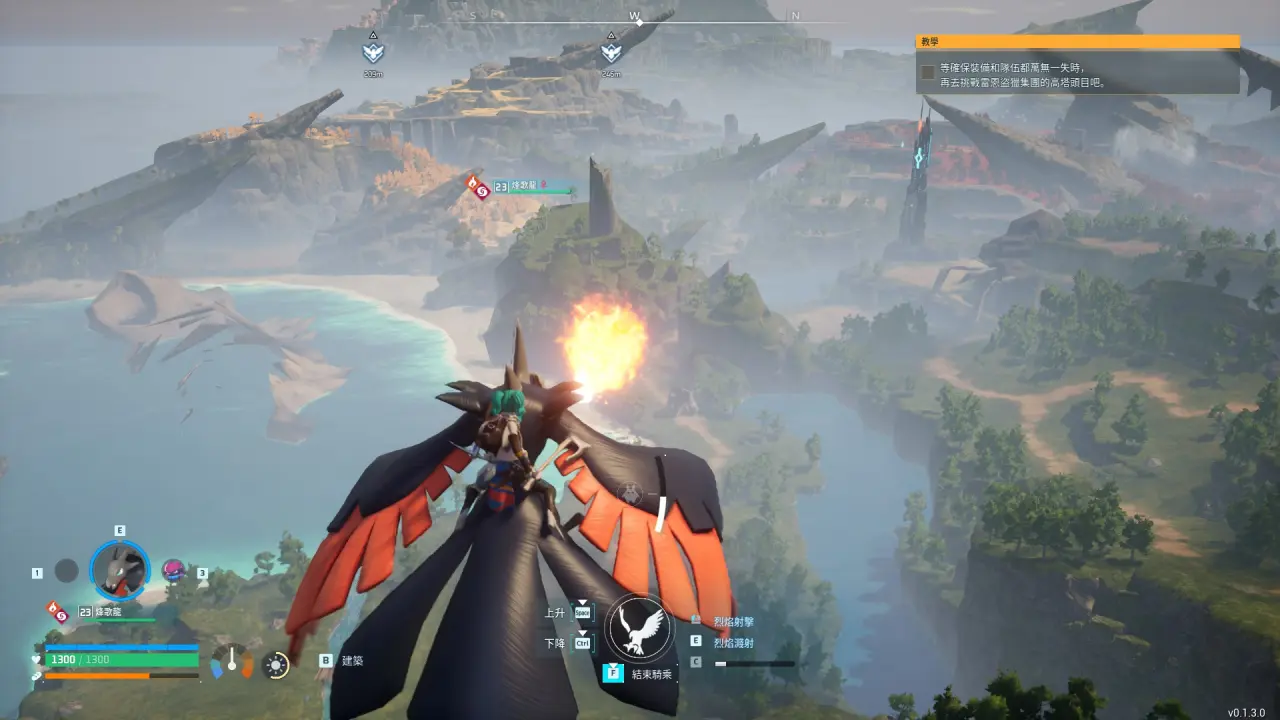Click the purple Pal Sphere icon

click(x=173, y=570)
